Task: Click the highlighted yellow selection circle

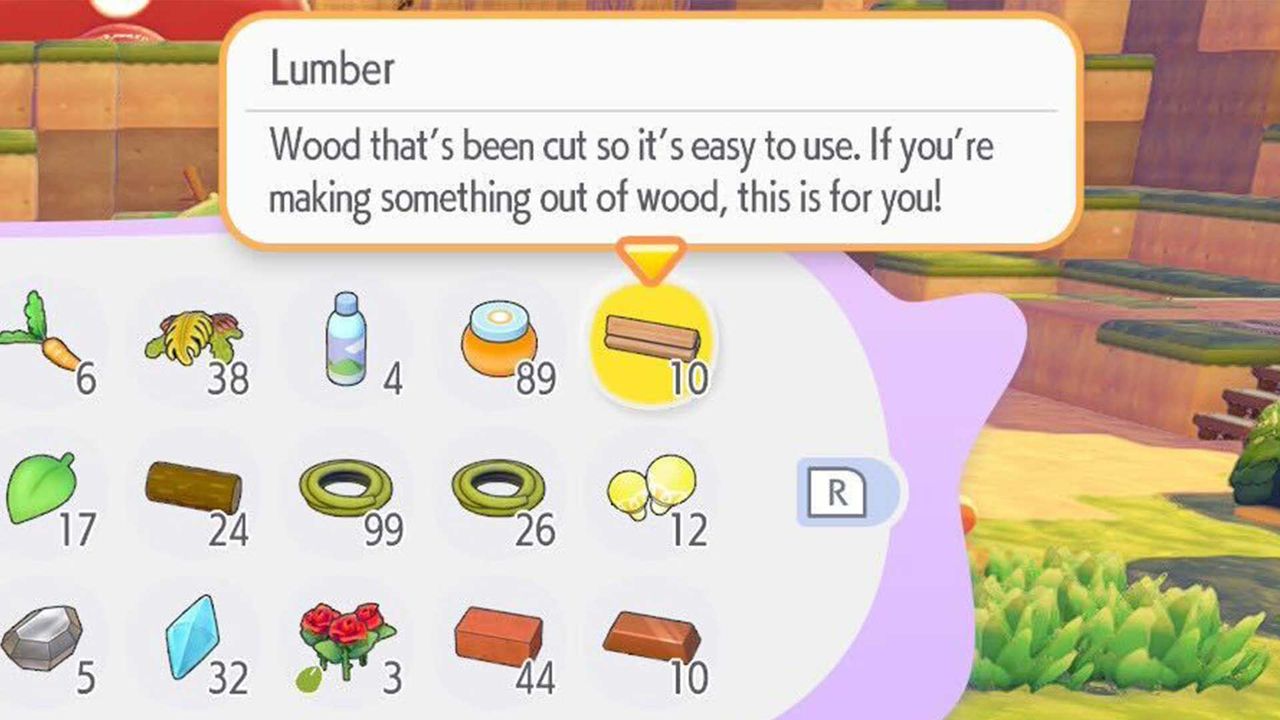Action: (652, 345)
